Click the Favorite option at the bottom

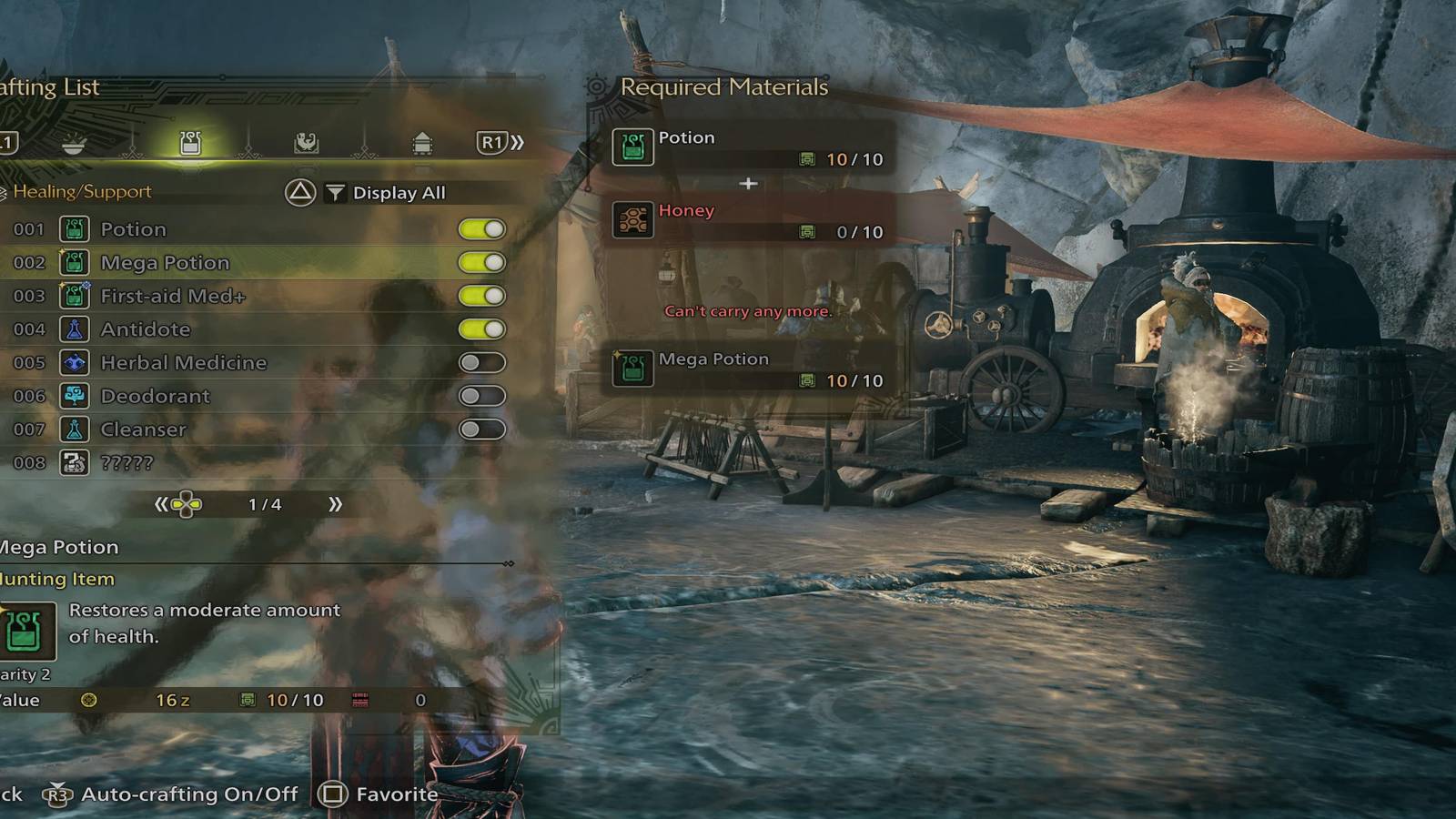391,794
